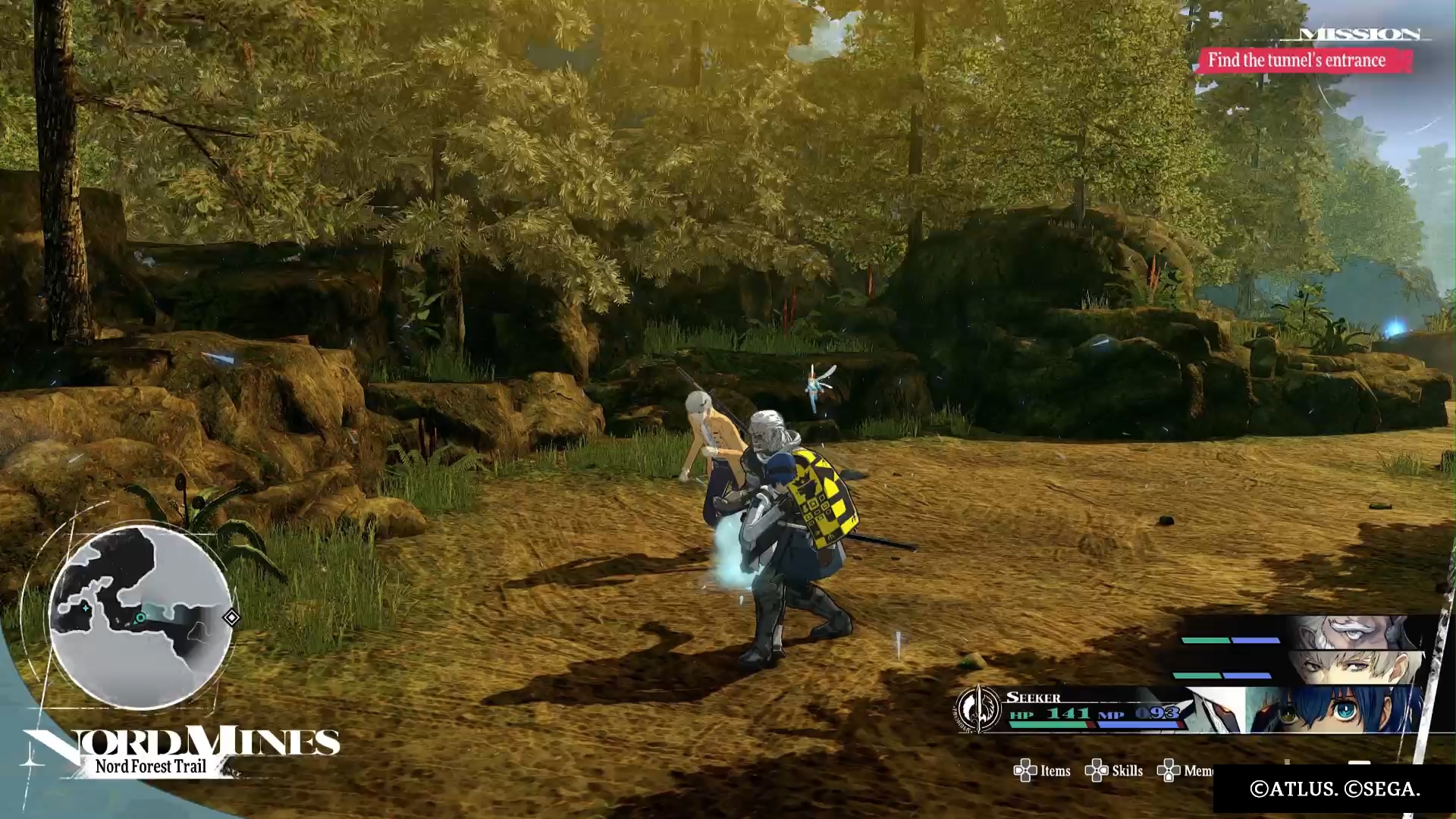Select the diamond marker on the minimap edge

pos(231,617)
